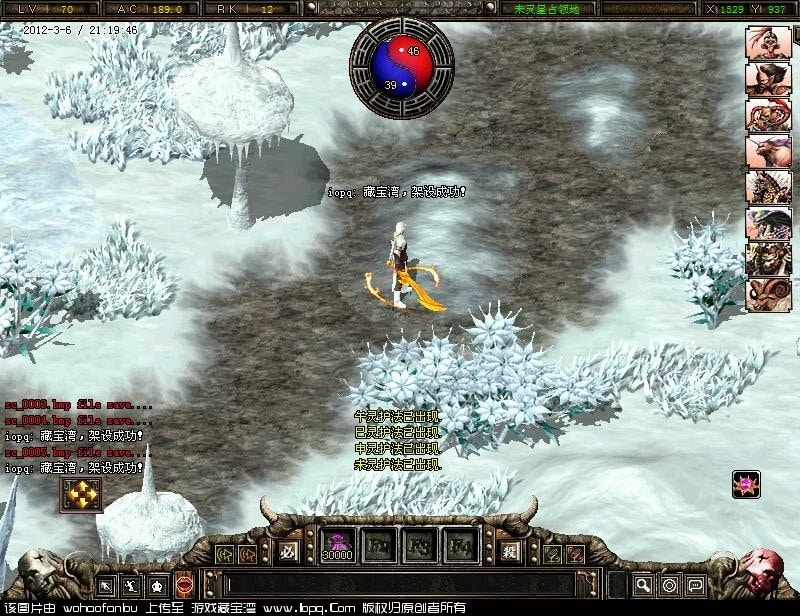
Task: Click the 必 skill button
Action: click(x=290, y=552)
